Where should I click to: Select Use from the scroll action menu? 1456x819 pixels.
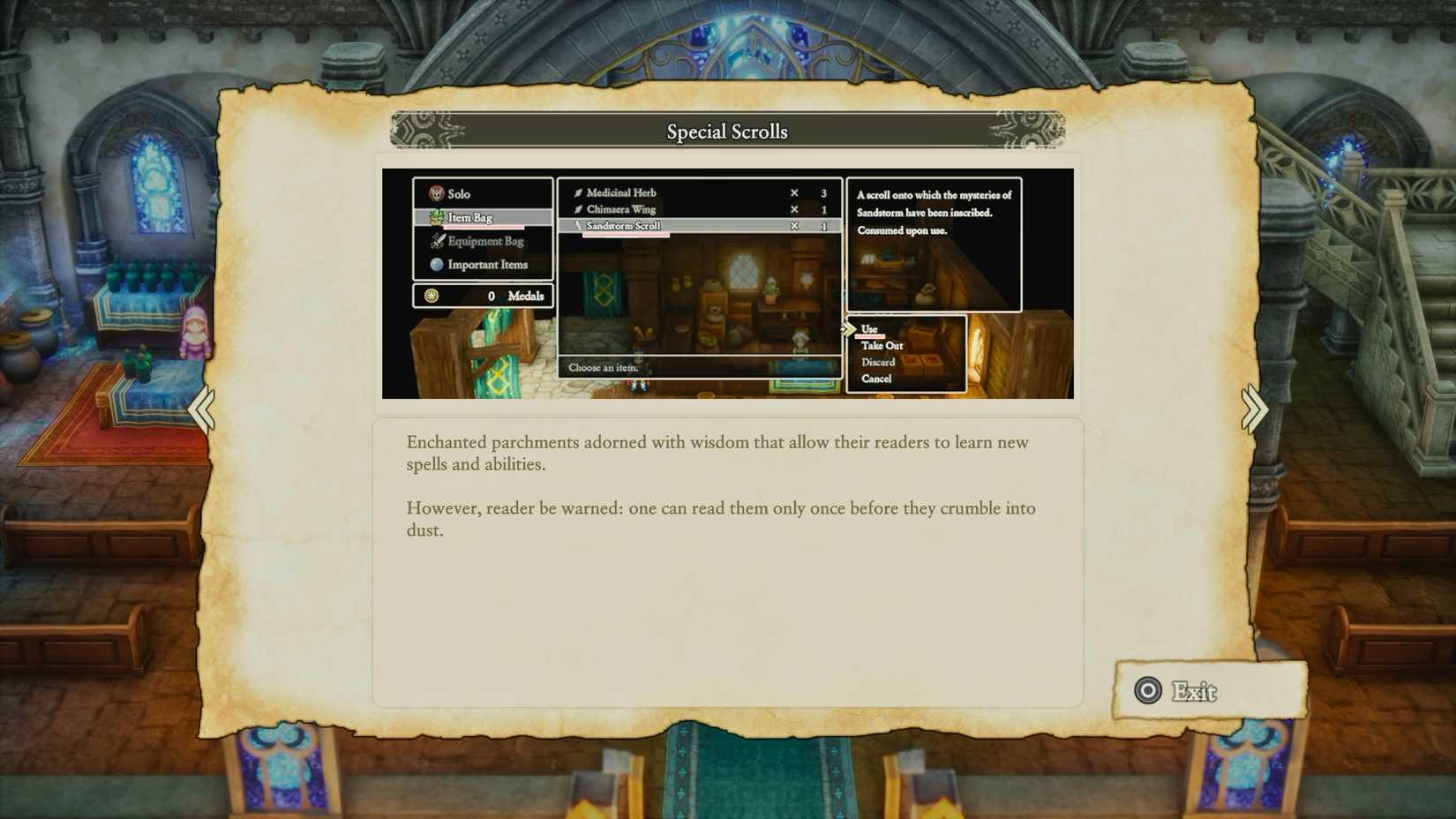869,327
